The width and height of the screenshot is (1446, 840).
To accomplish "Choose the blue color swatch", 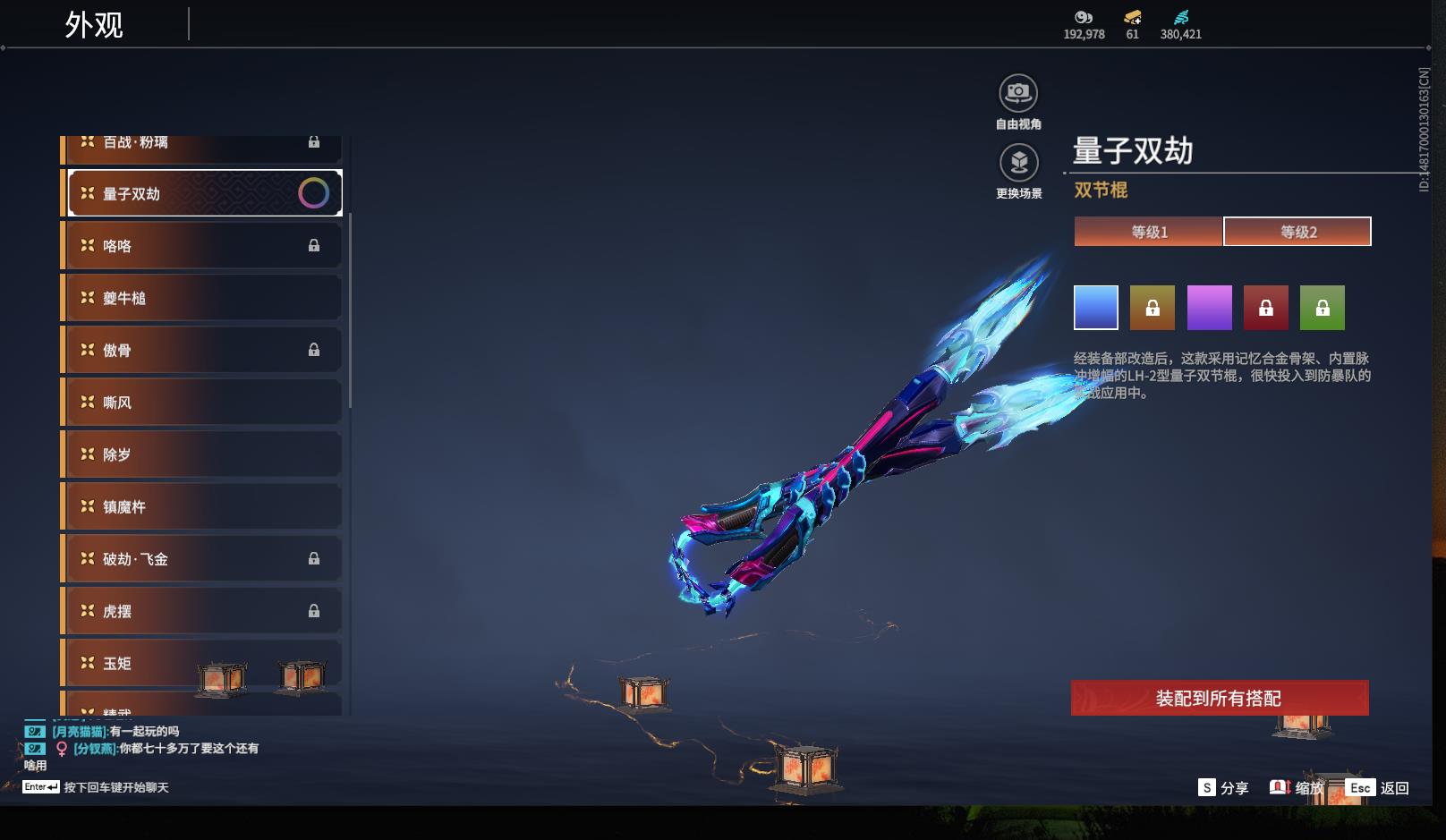I will coord(1096,308).
